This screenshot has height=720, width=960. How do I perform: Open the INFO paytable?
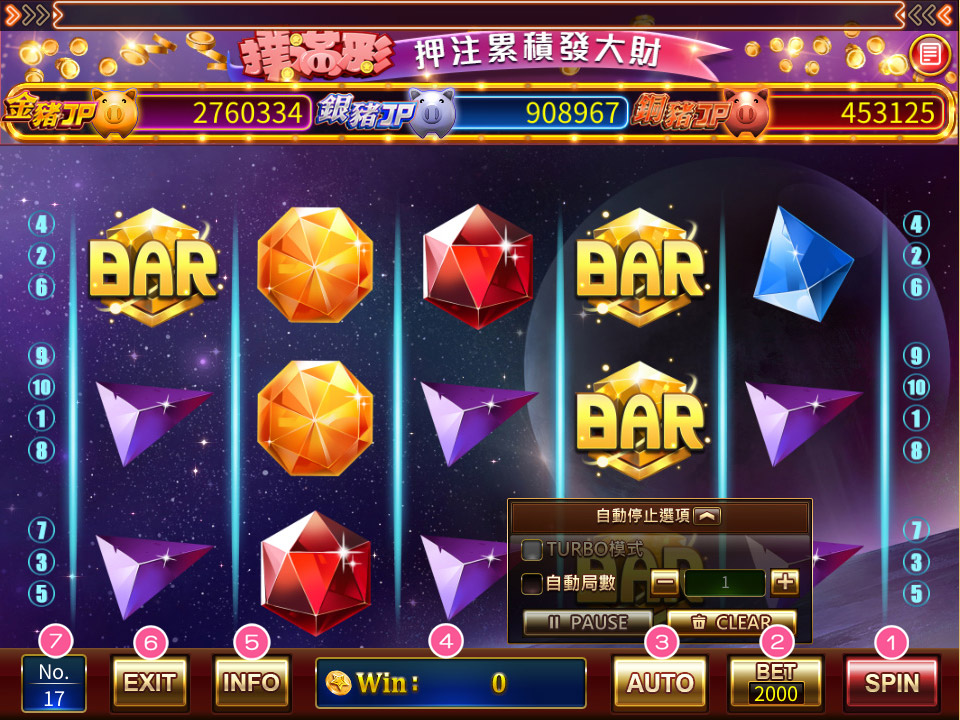tap(251, 683)
